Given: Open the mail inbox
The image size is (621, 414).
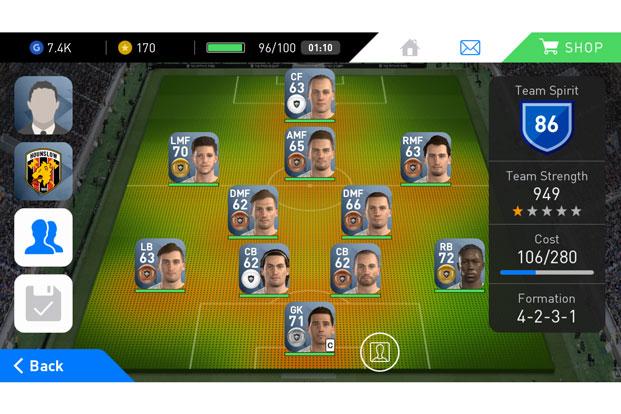Looking at the screenshot, I should (470, 47).
